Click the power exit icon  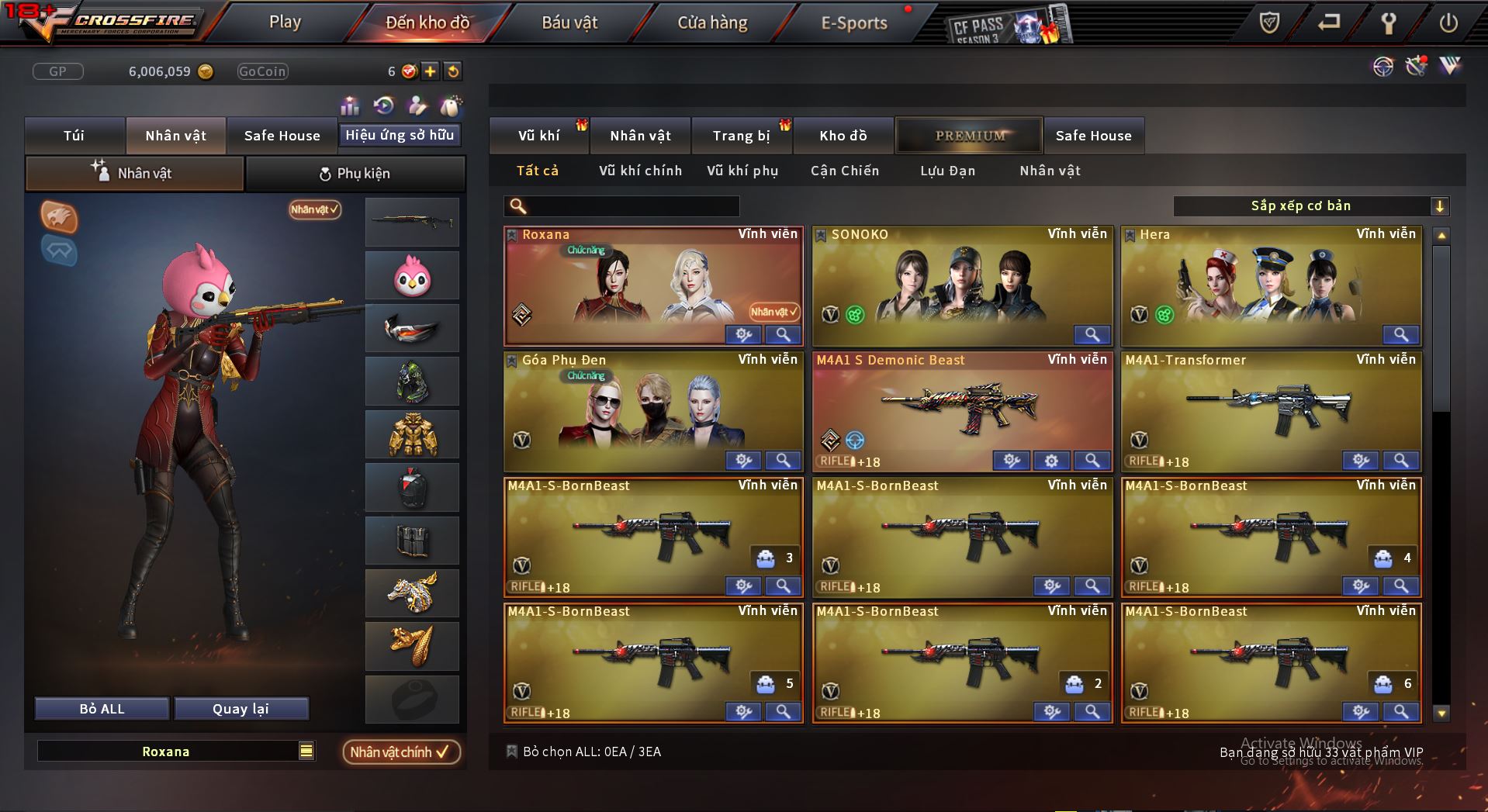pos(1448,23)
